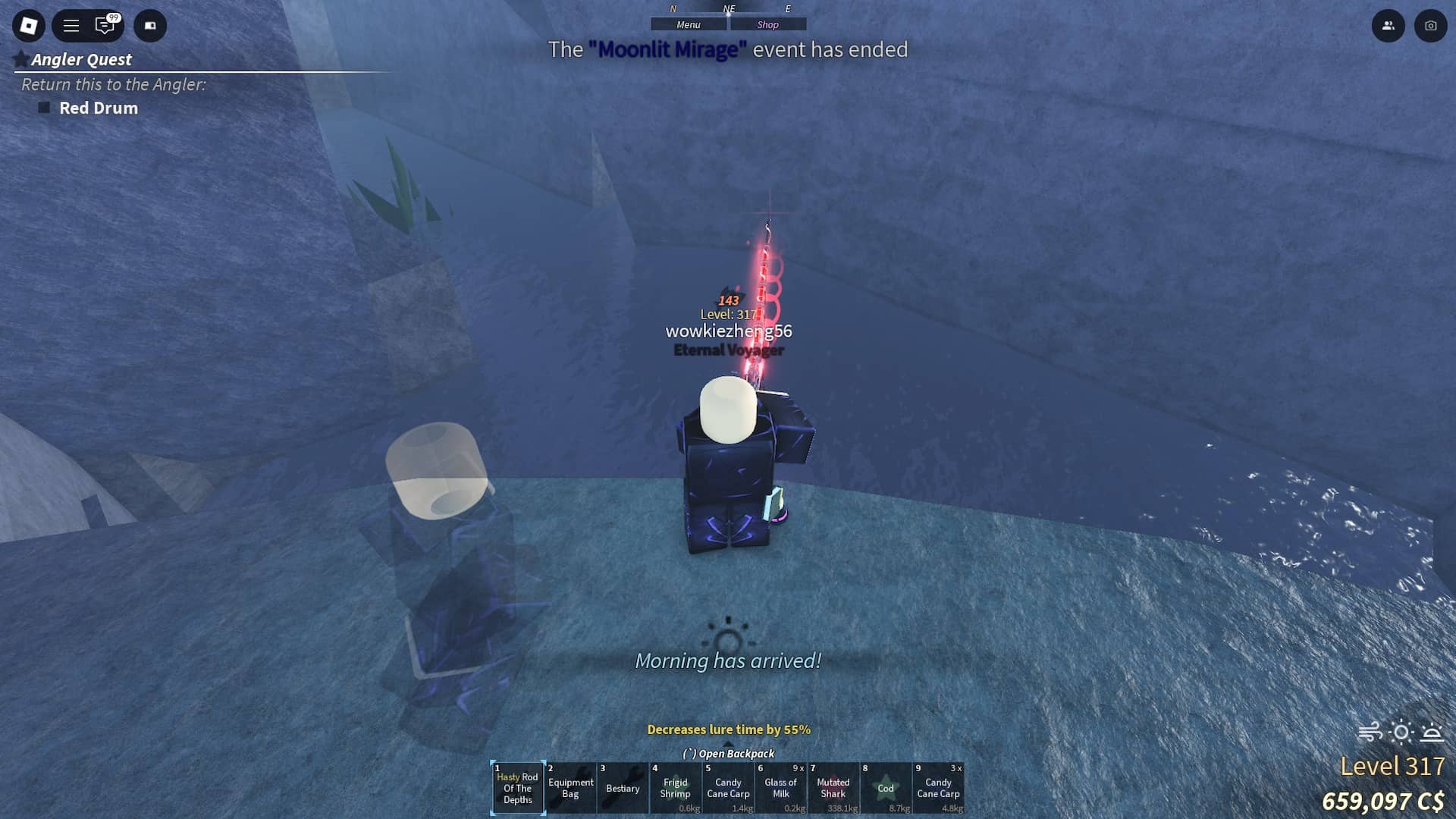This screenshot has width=1456, height=819.
Task: Click the Menu button under compass
Action: (x=689, y=25)
